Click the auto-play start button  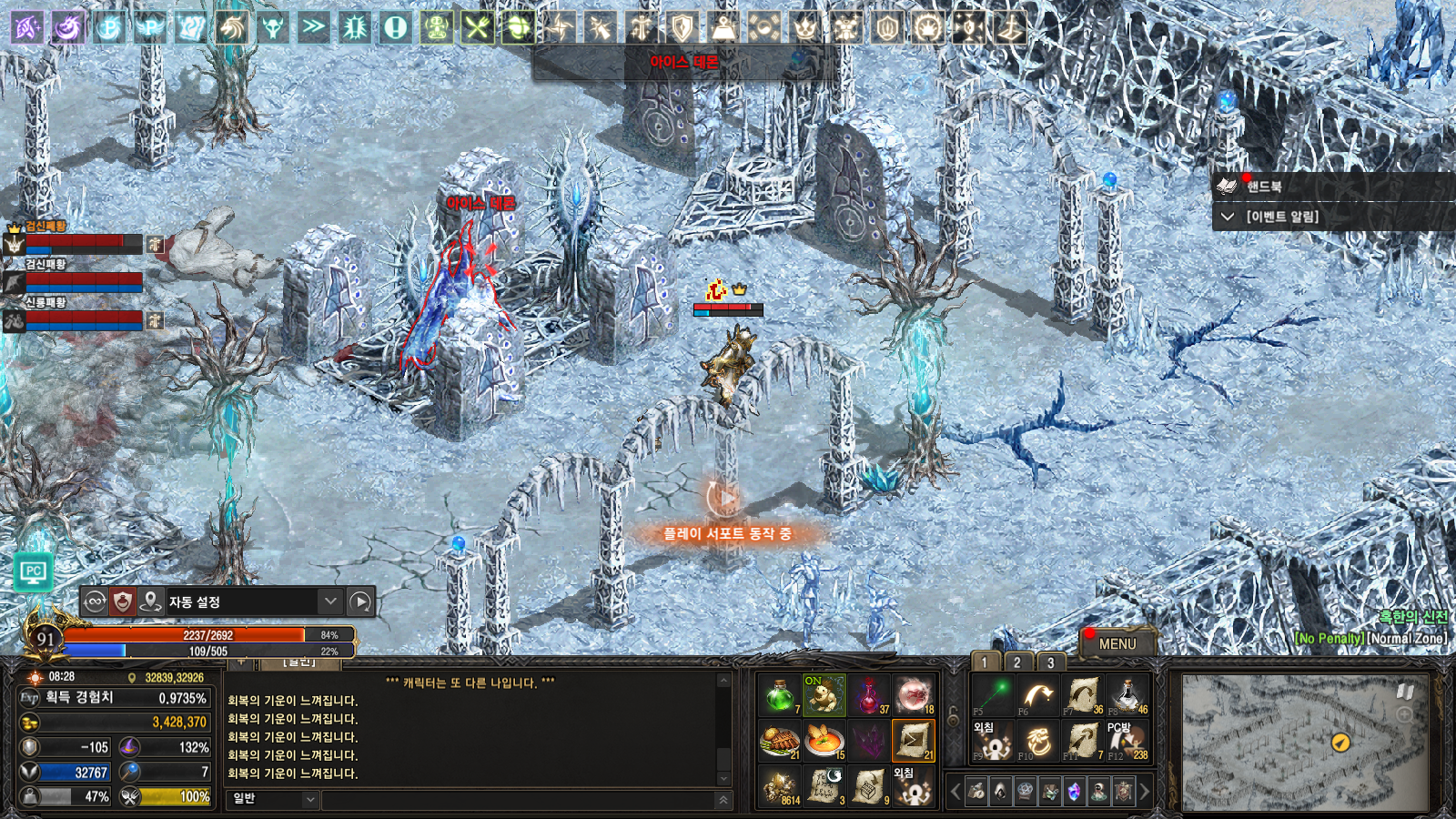(x=360, y=602)
